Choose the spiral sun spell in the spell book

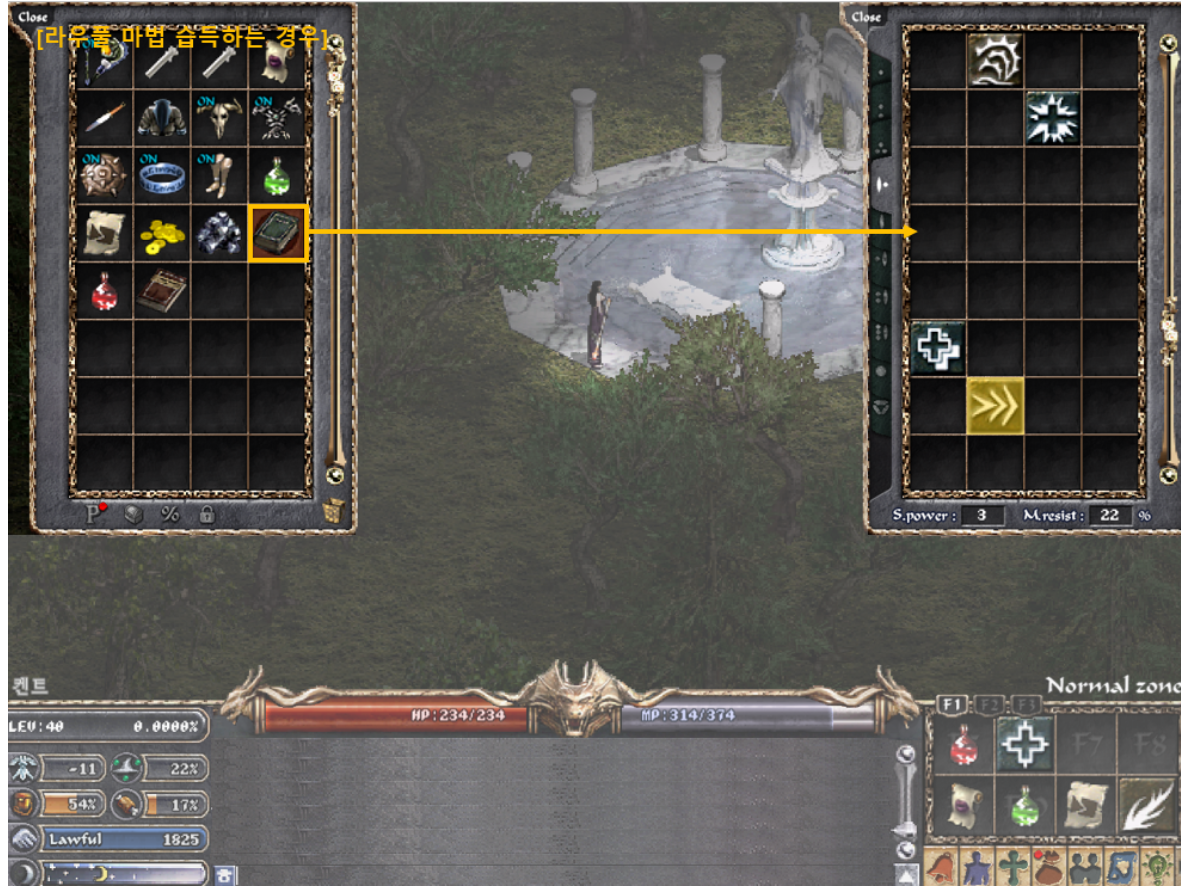(996, 59)
